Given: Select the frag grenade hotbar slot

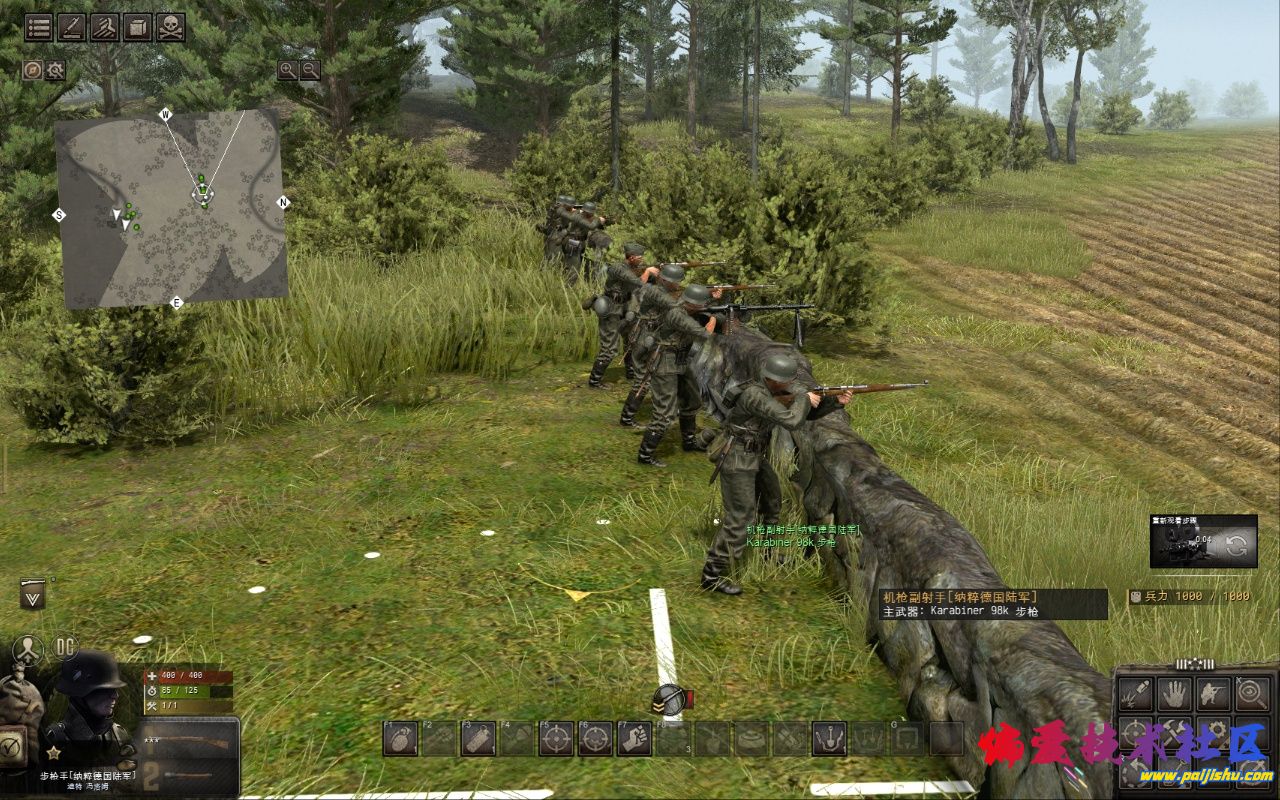Looking at the screenshot, I should pos(399,738).
